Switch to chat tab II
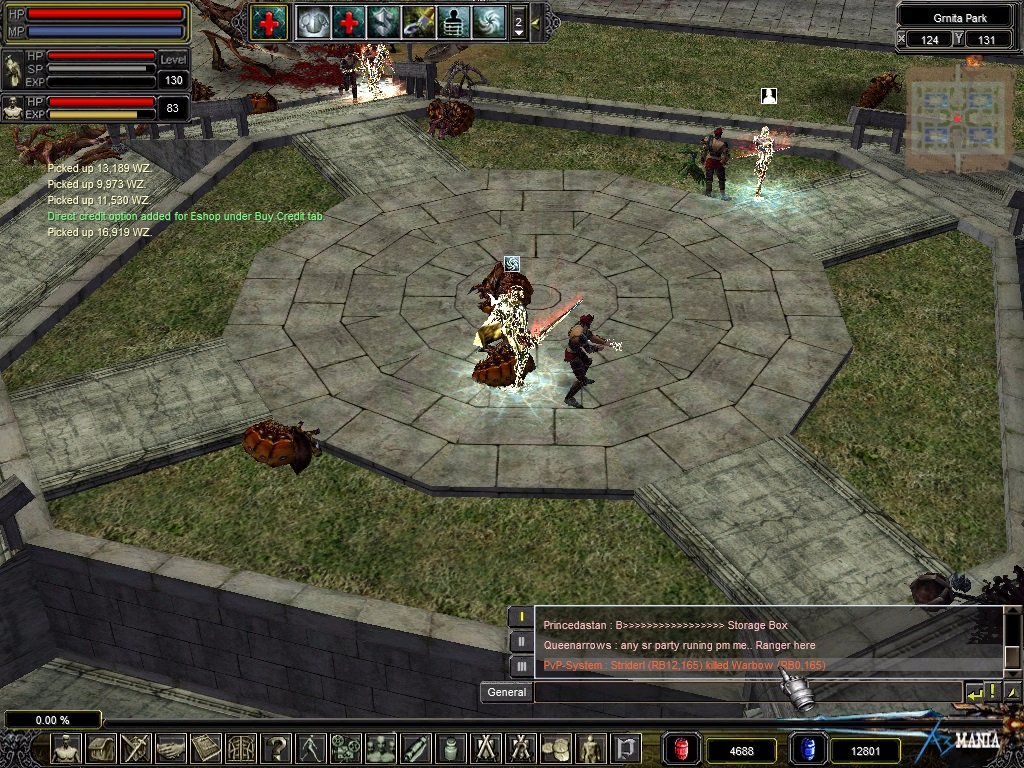 521,642
